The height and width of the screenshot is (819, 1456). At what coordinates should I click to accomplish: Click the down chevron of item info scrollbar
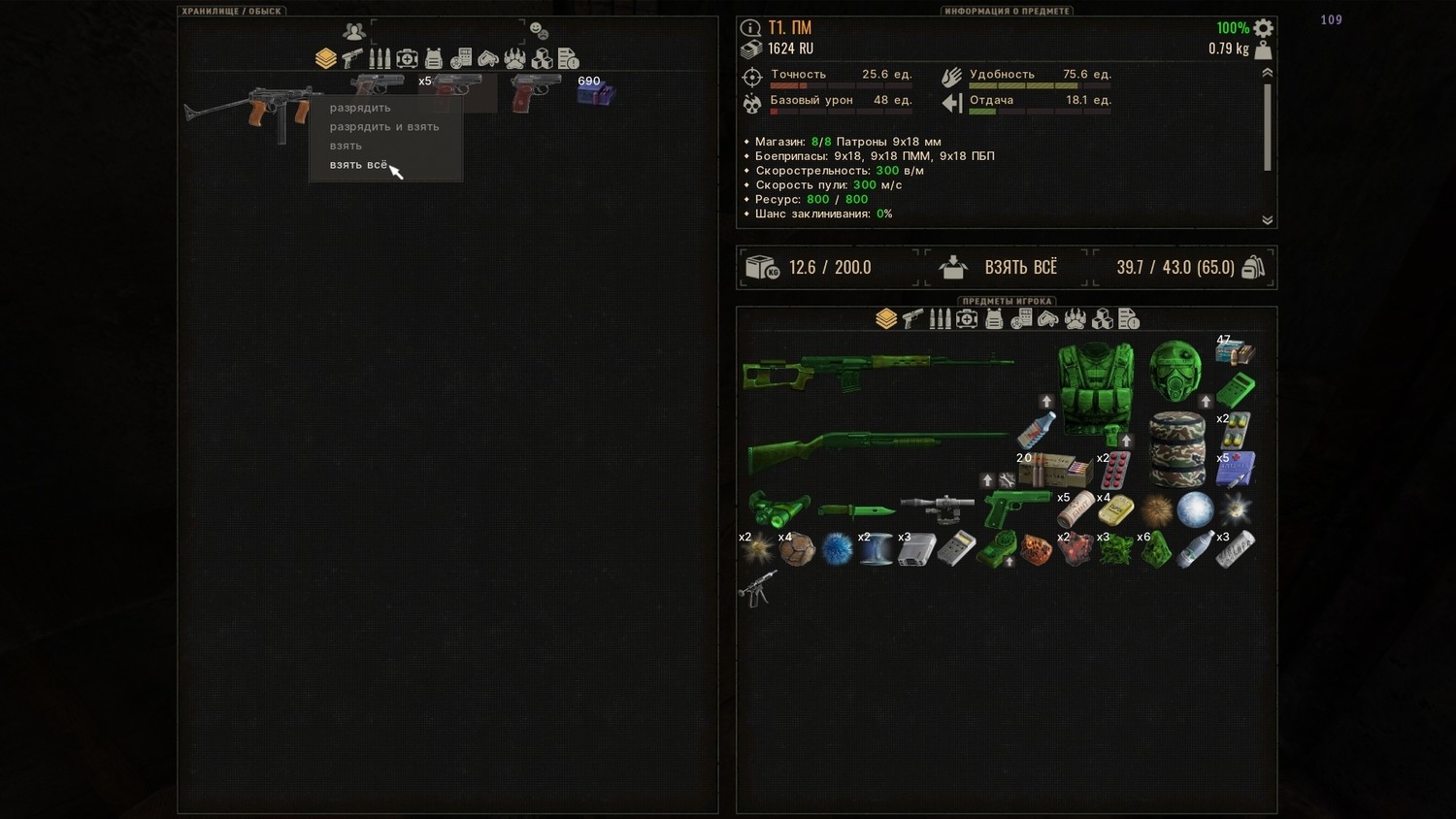(x=1267, y=220)
